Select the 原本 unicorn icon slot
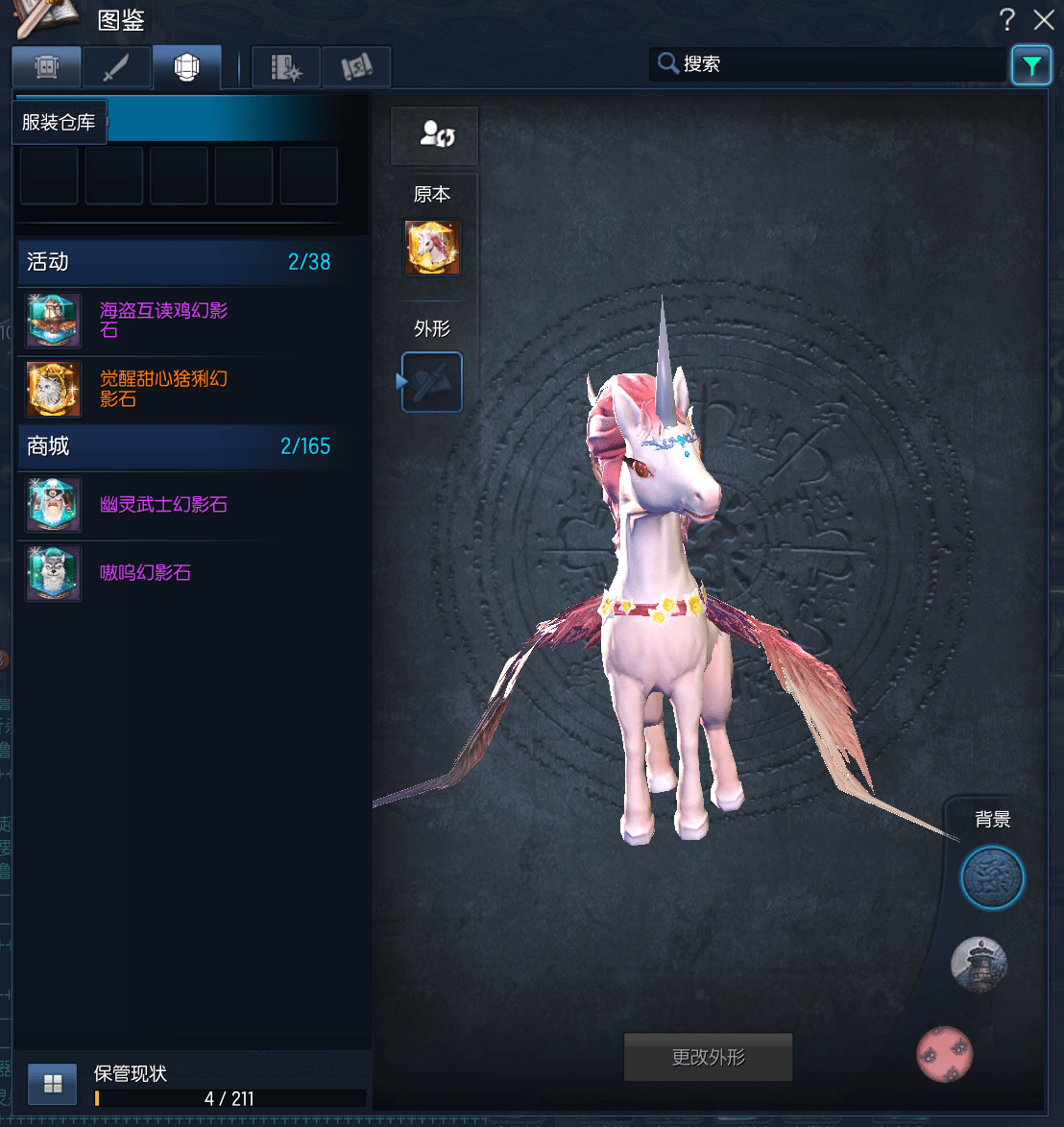This screenshot has width=1064, height=1127. point(432,248)
